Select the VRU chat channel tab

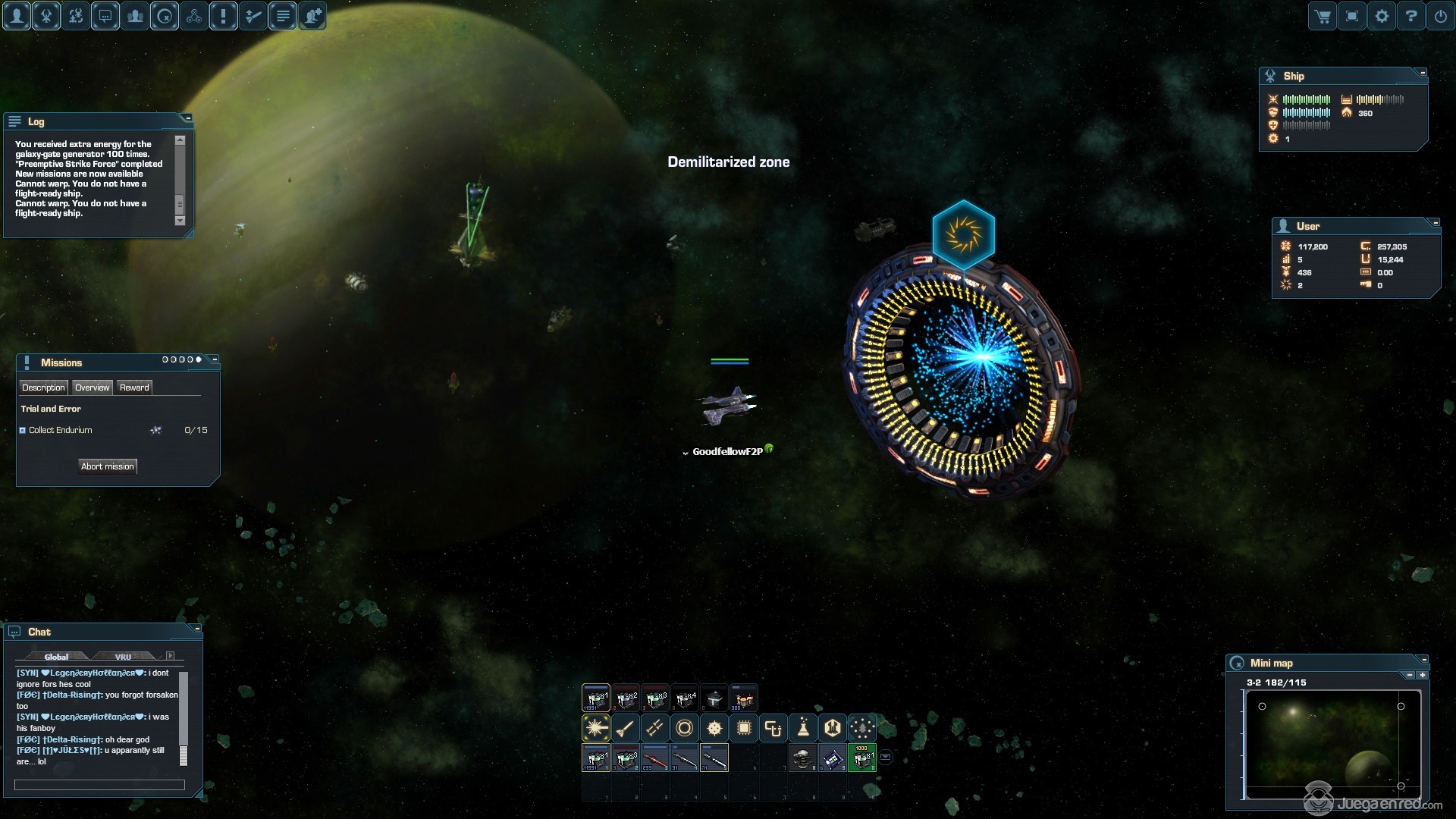[124, 657]
